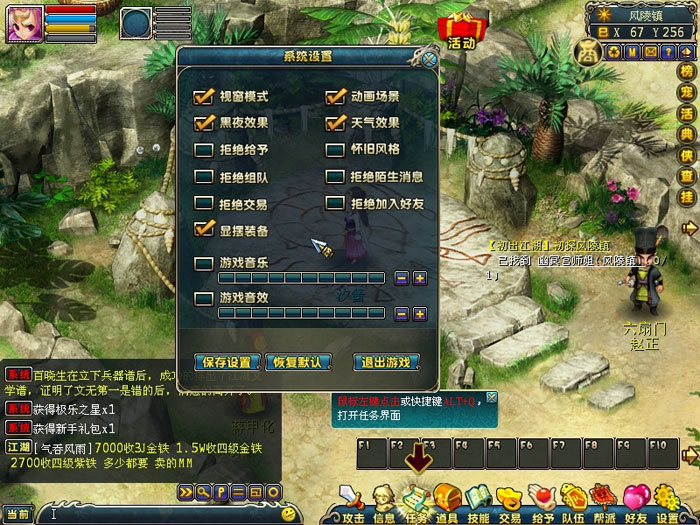Tick the 怀旧风格 nostalgic style checkbox
Image resolution: width=700 pixels, height=525 pixels.
pyautogui.click(x=335, y=150)
